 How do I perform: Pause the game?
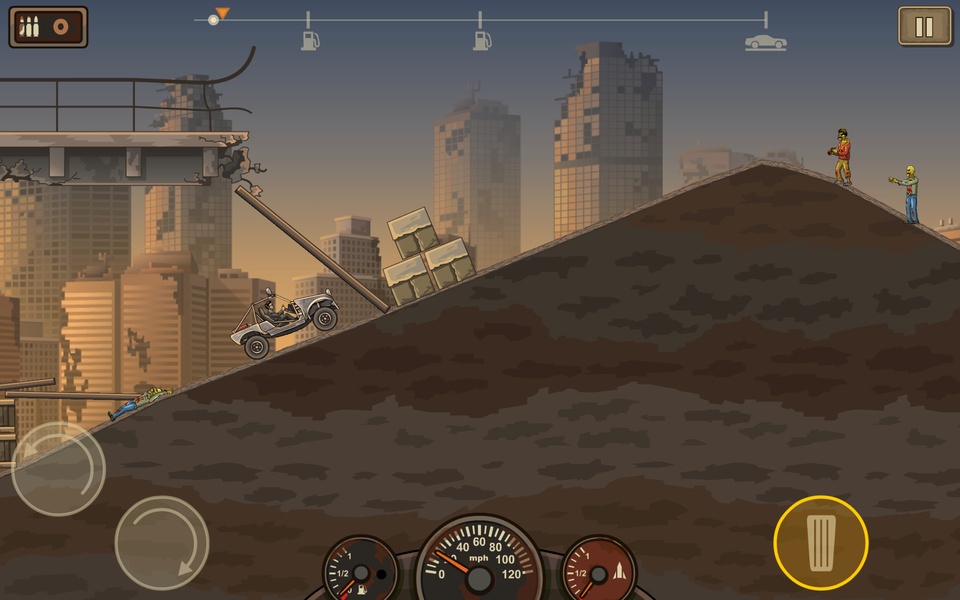point(924,27)
